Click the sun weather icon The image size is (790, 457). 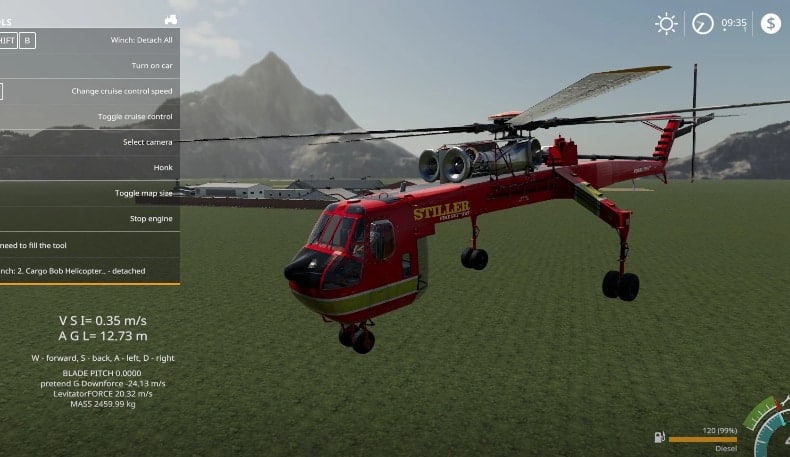[x=666, y=24]
